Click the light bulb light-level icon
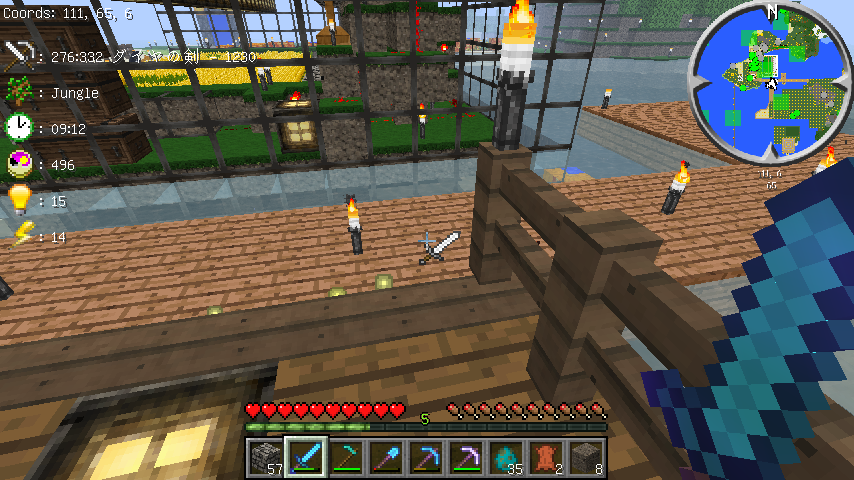Screen dimensions: 854x480 point(18,200)
